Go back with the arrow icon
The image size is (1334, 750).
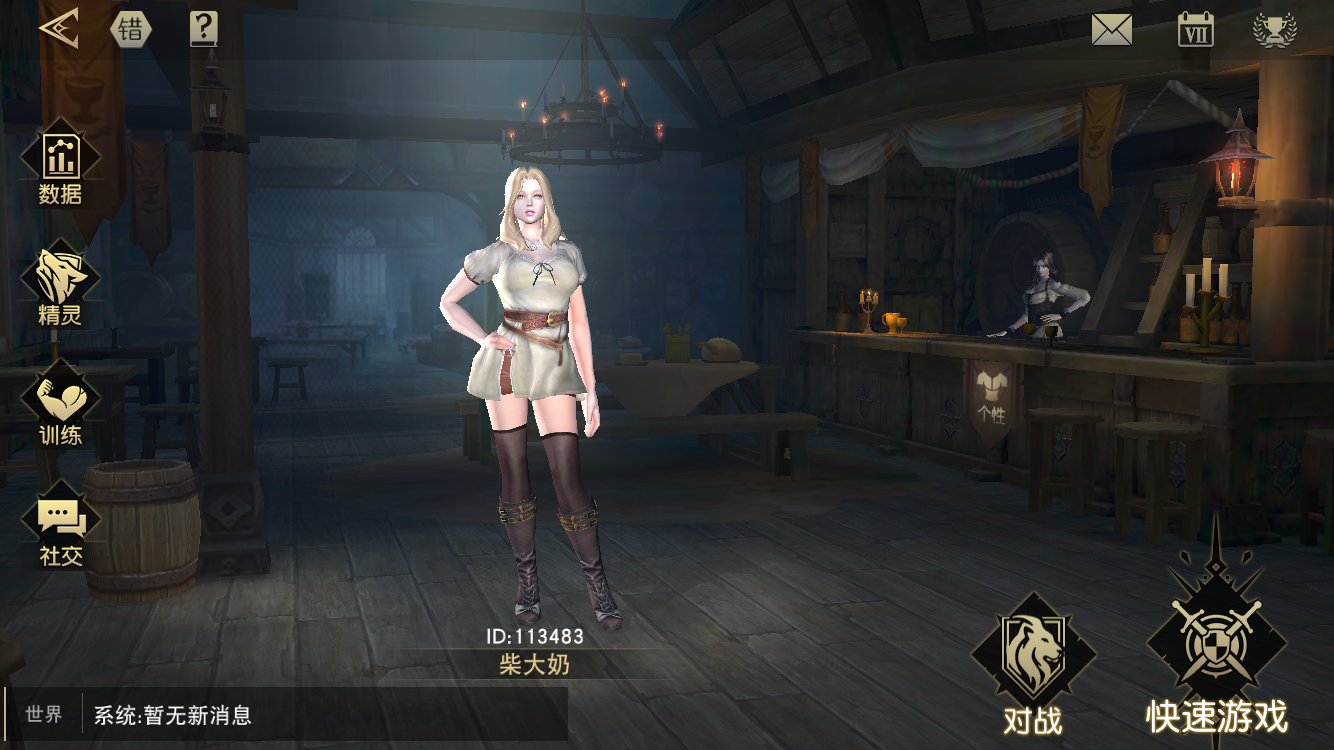tap(58, 28)
